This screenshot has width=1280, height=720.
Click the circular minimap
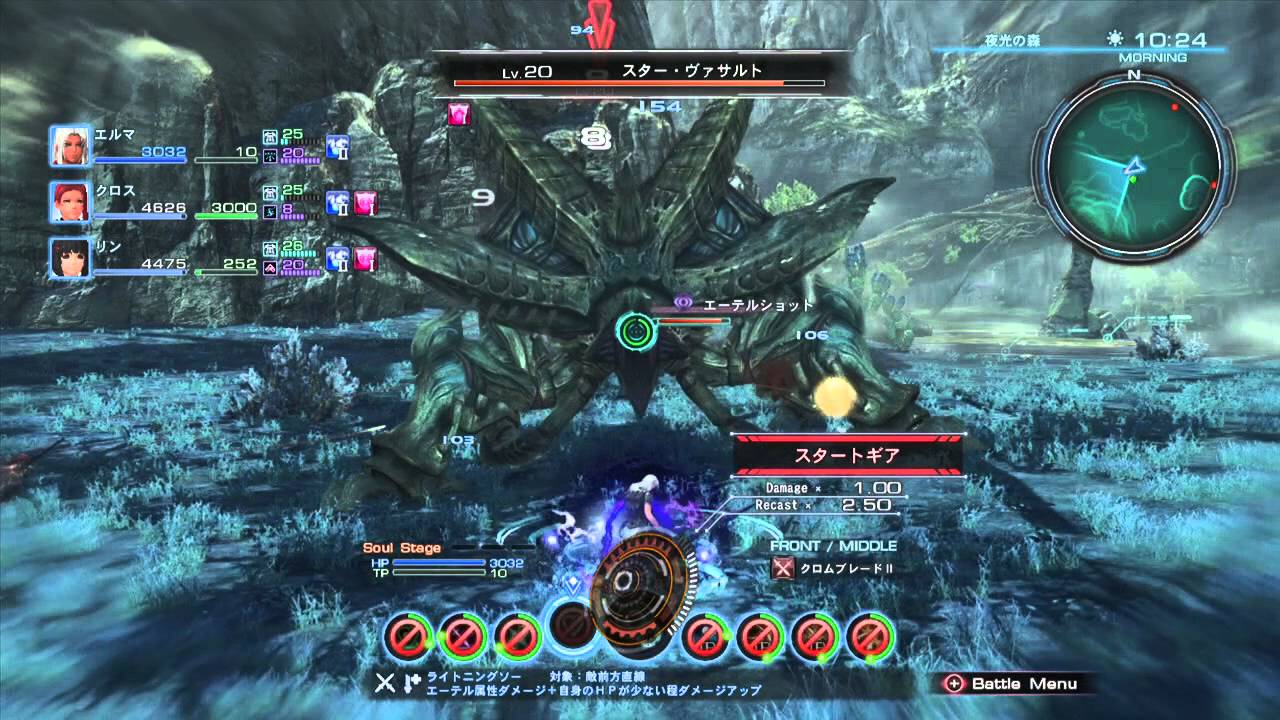[1133, 165]
